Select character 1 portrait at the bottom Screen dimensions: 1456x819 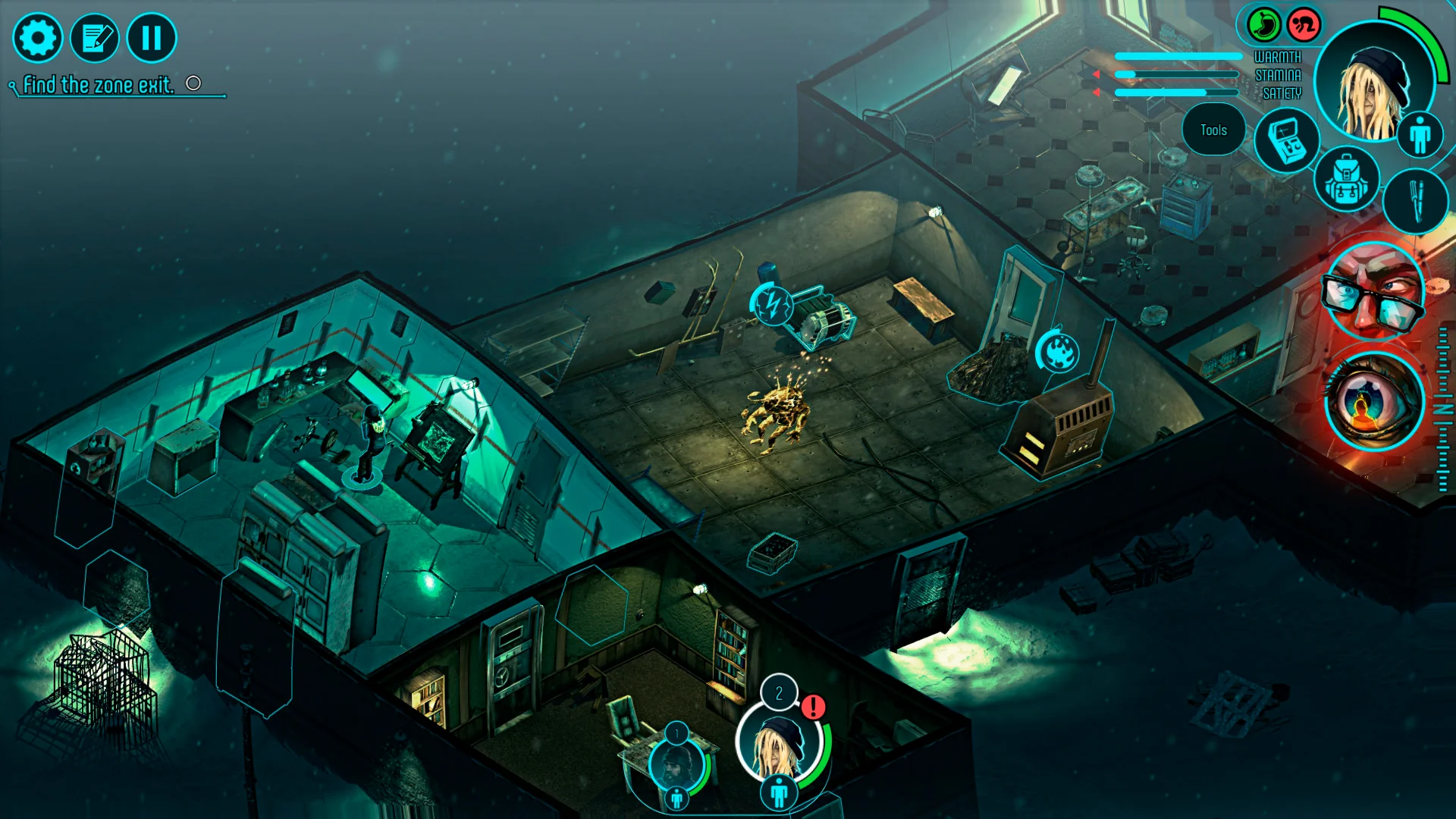pyautogui.click(x=676, y=764)
